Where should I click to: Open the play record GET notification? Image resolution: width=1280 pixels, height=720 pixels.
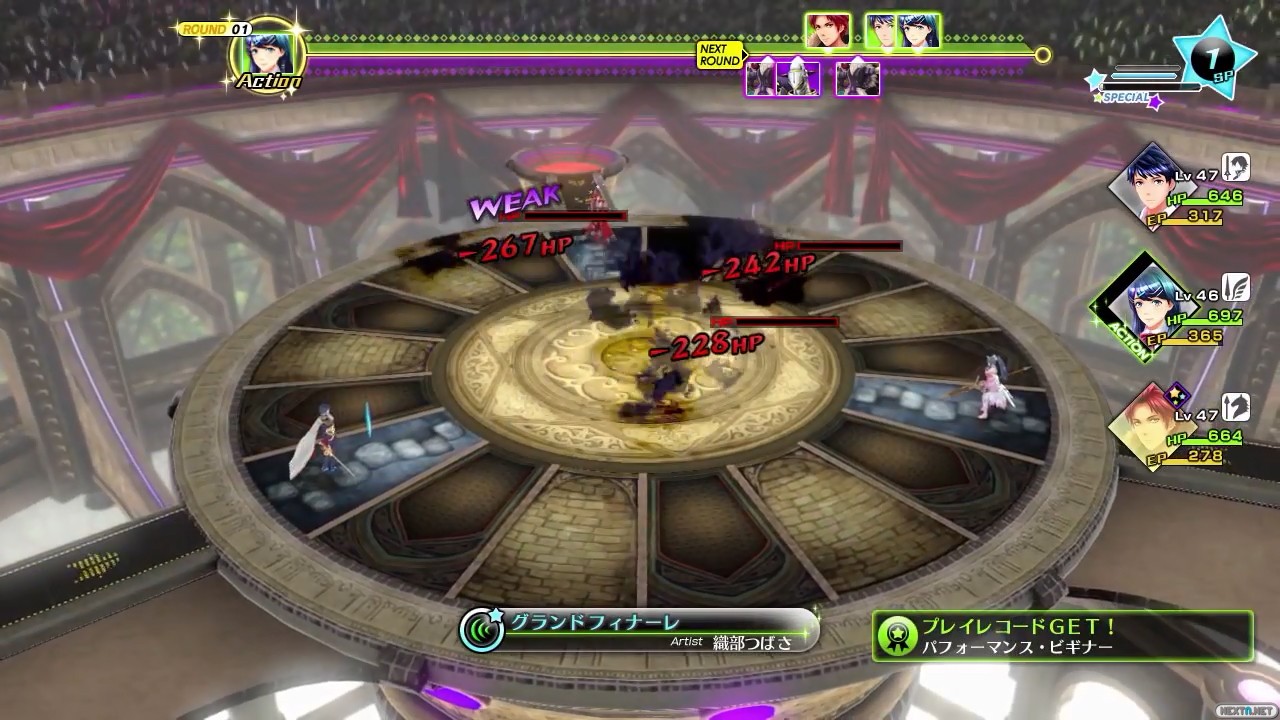[1062, 636]
